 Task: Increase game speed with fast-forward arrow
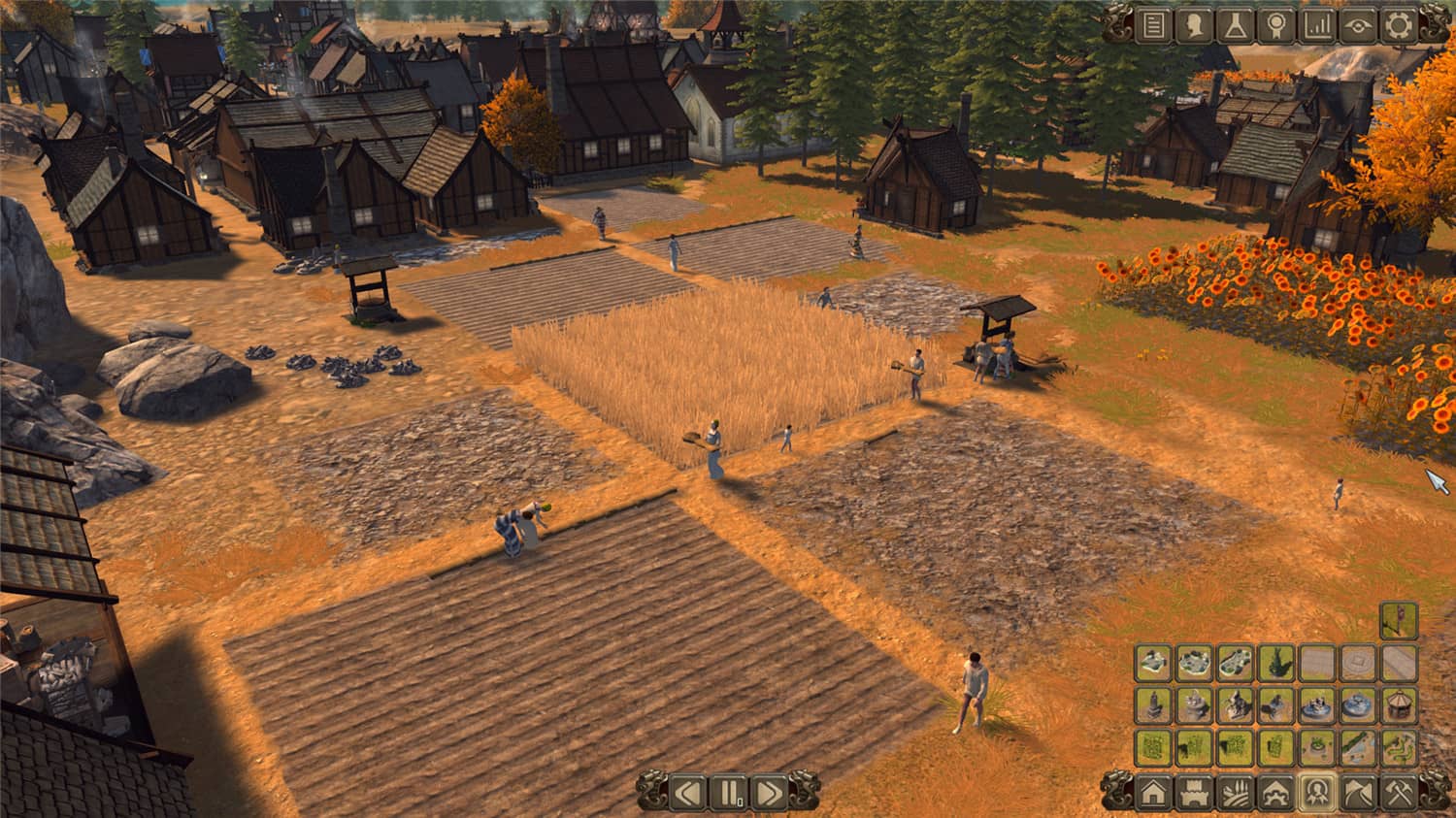[x=770, y=793]
